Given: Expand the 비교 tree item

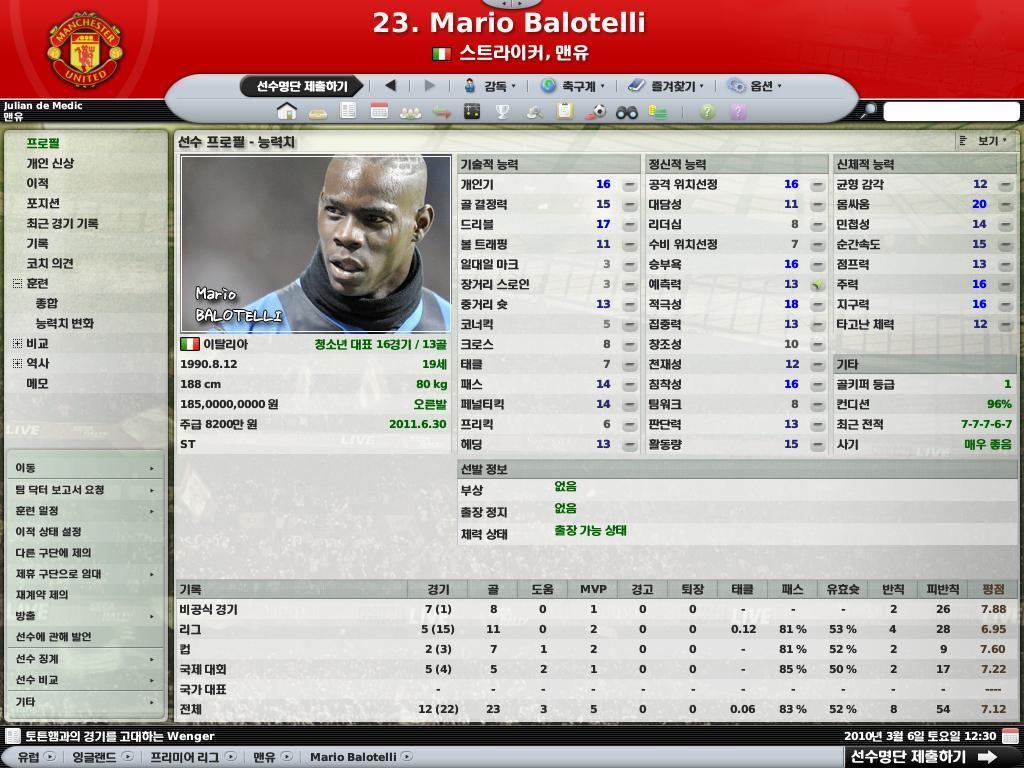Looking at the screenshot, I should (x=17, y=343).
